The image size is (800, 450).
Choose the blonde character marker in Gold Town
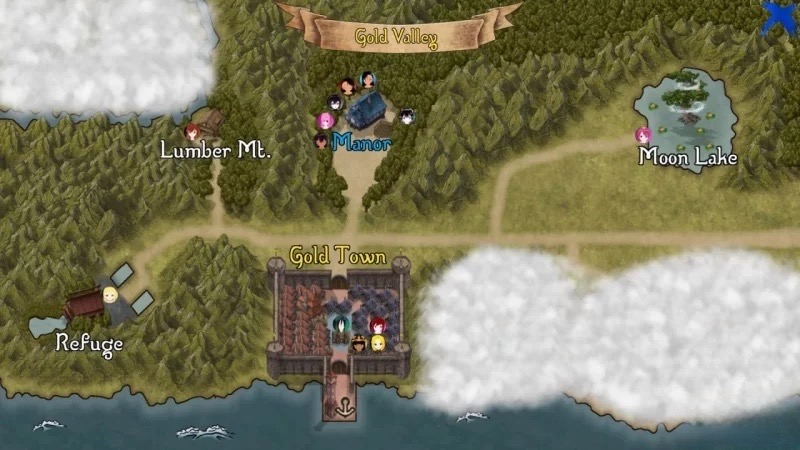click(x=378, y=343)
